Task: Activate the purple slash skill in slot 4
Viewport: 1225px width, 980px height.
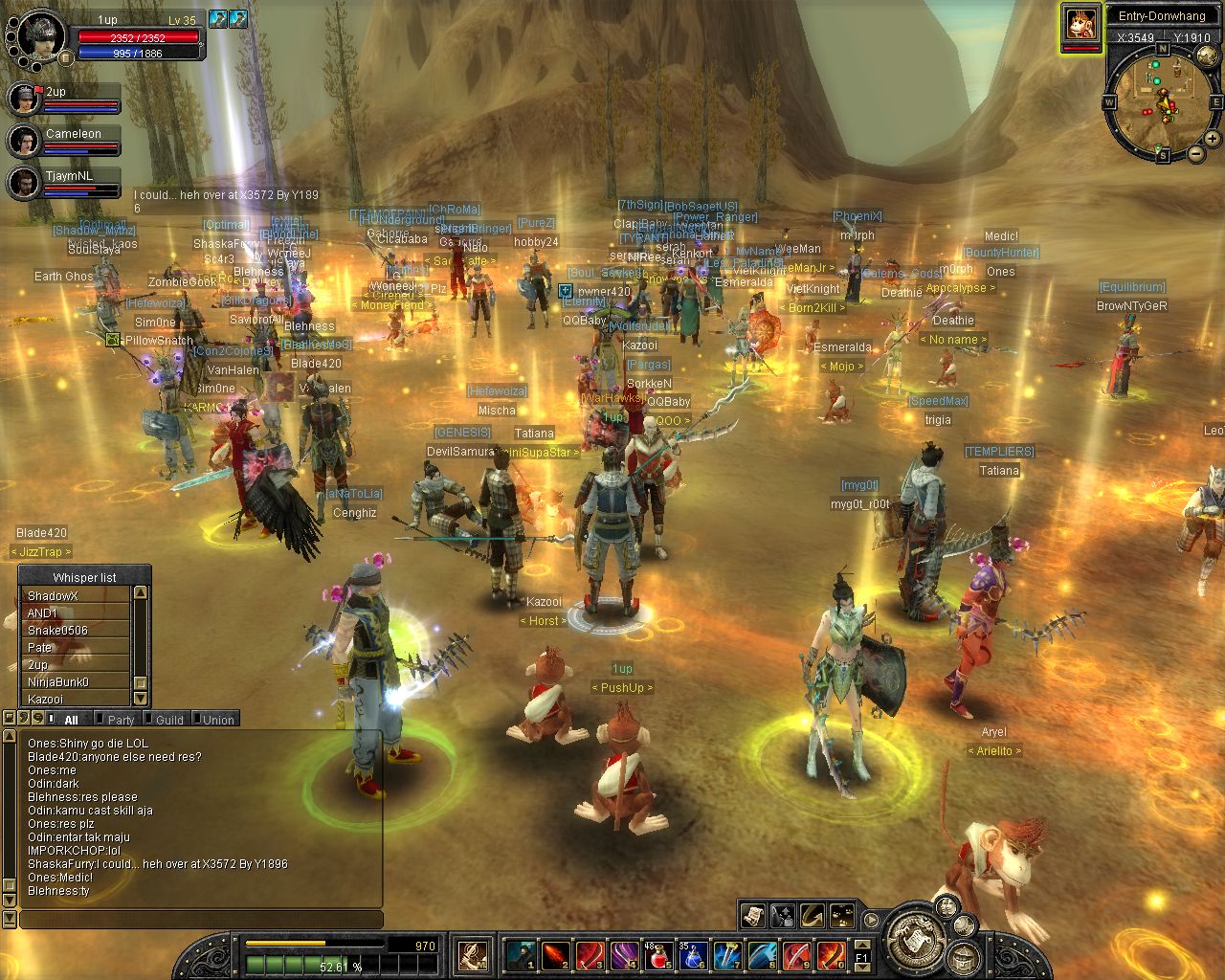Action: [x=625, y=955]
